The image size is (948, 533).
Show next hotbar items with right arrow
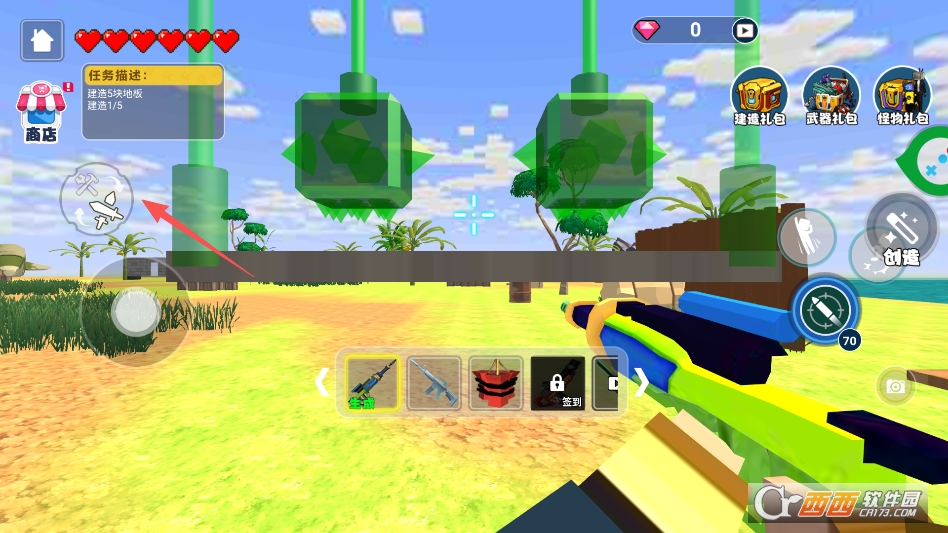(642, 382)
